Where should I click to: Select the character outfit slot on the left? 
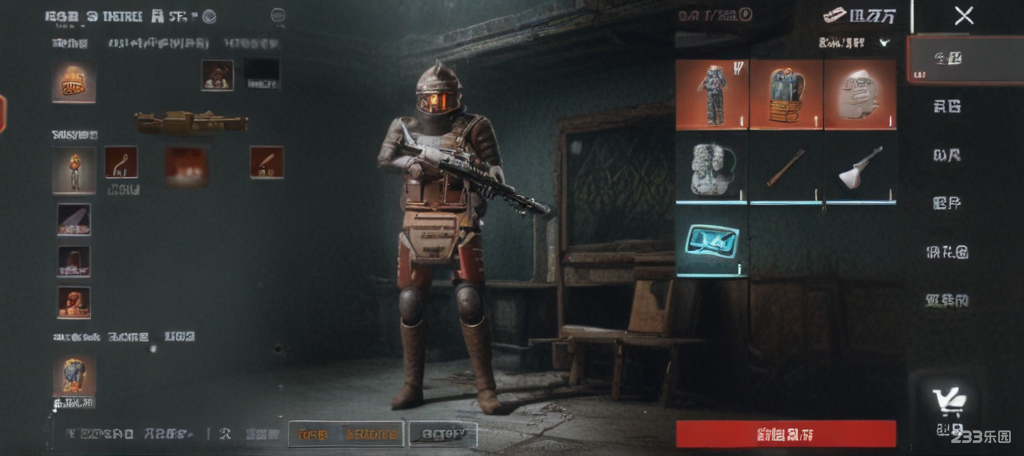point(74,169)
